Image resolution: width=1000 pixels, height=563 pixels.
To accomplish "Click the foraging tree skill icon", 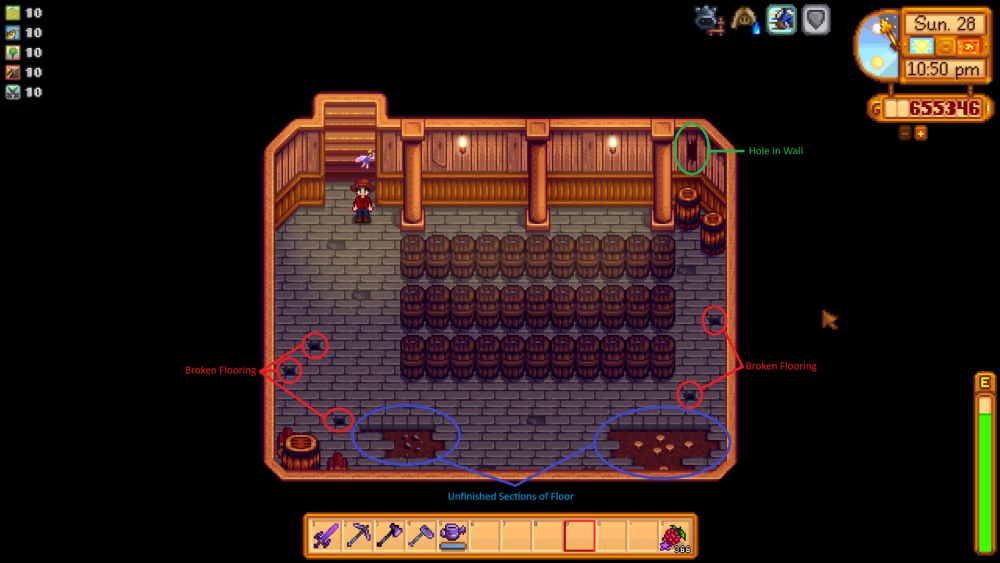I will 13,53.
